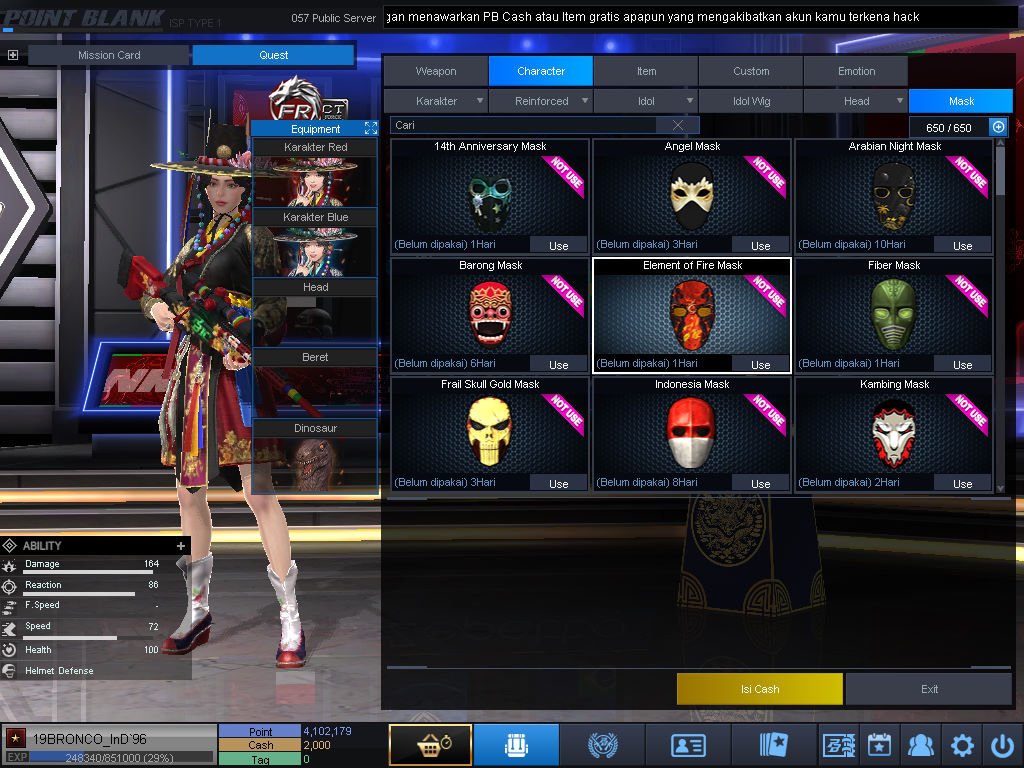This screenshot has height=768, width=1024.
Task: Open the Reinforced dropdown filter
Action: click(543, 101)
